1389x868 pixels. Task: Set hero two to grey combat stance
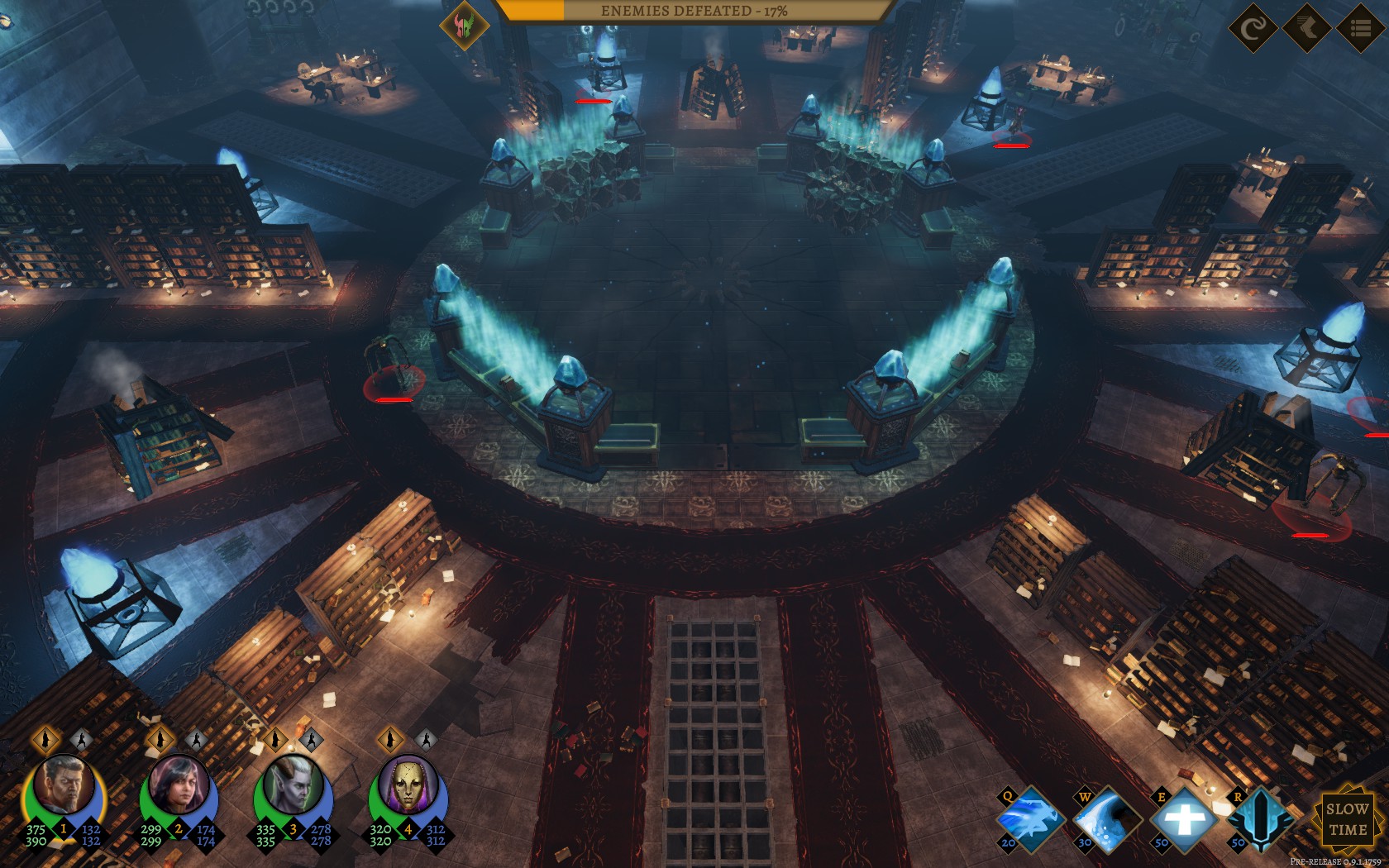click(195, 738)
